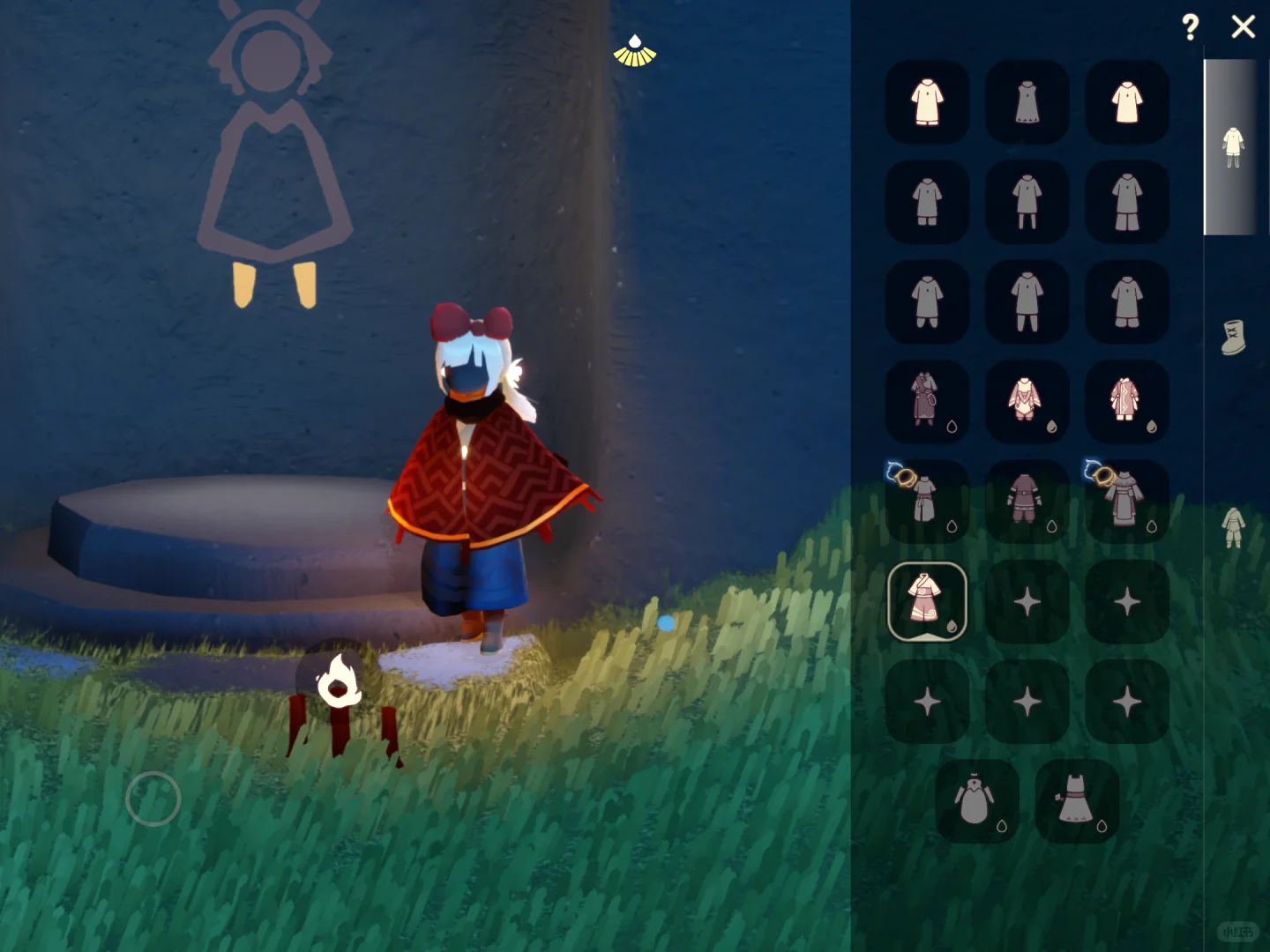Close the outfit closet panel
This screenshot has height=952, width=1270.
(1243, 27)
